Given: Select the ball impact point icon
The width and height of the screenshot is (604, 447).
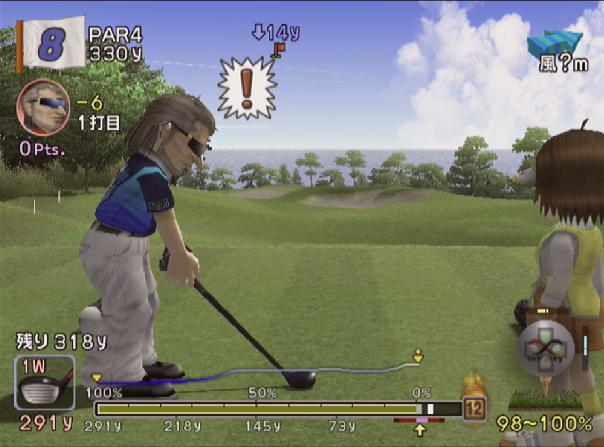Looking at the screenshot, I should (544, 351).
